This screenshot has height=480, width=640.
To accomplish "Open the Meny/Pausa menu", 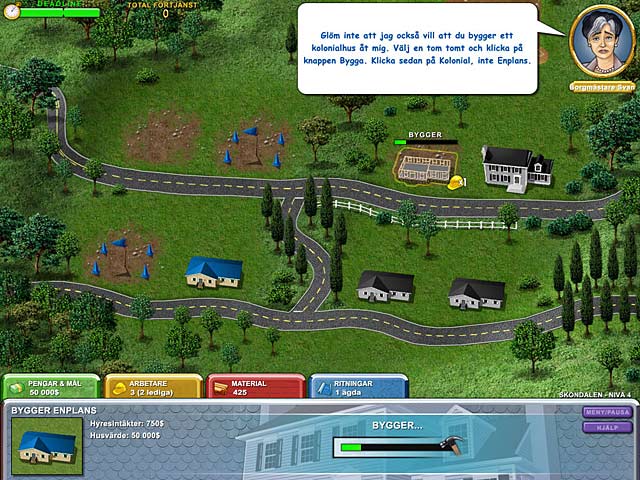I will (x=608, y=412).
